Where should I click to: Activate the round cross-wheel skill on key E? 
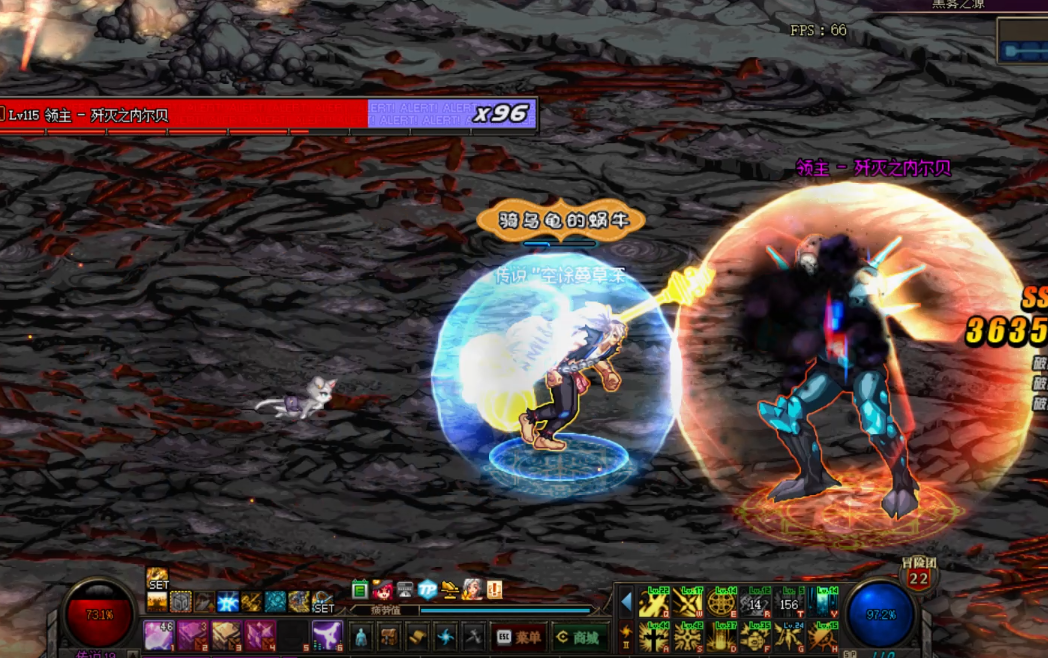[722, 603]
